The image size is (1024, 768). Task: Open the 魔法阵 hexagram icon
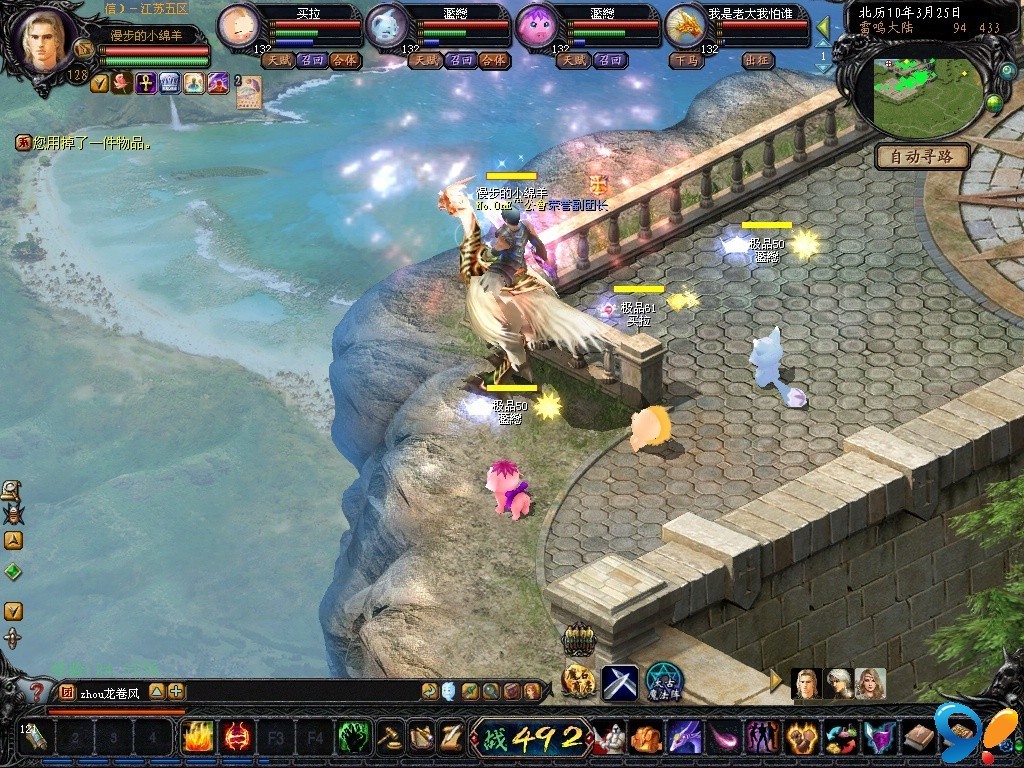click(662, 682)
